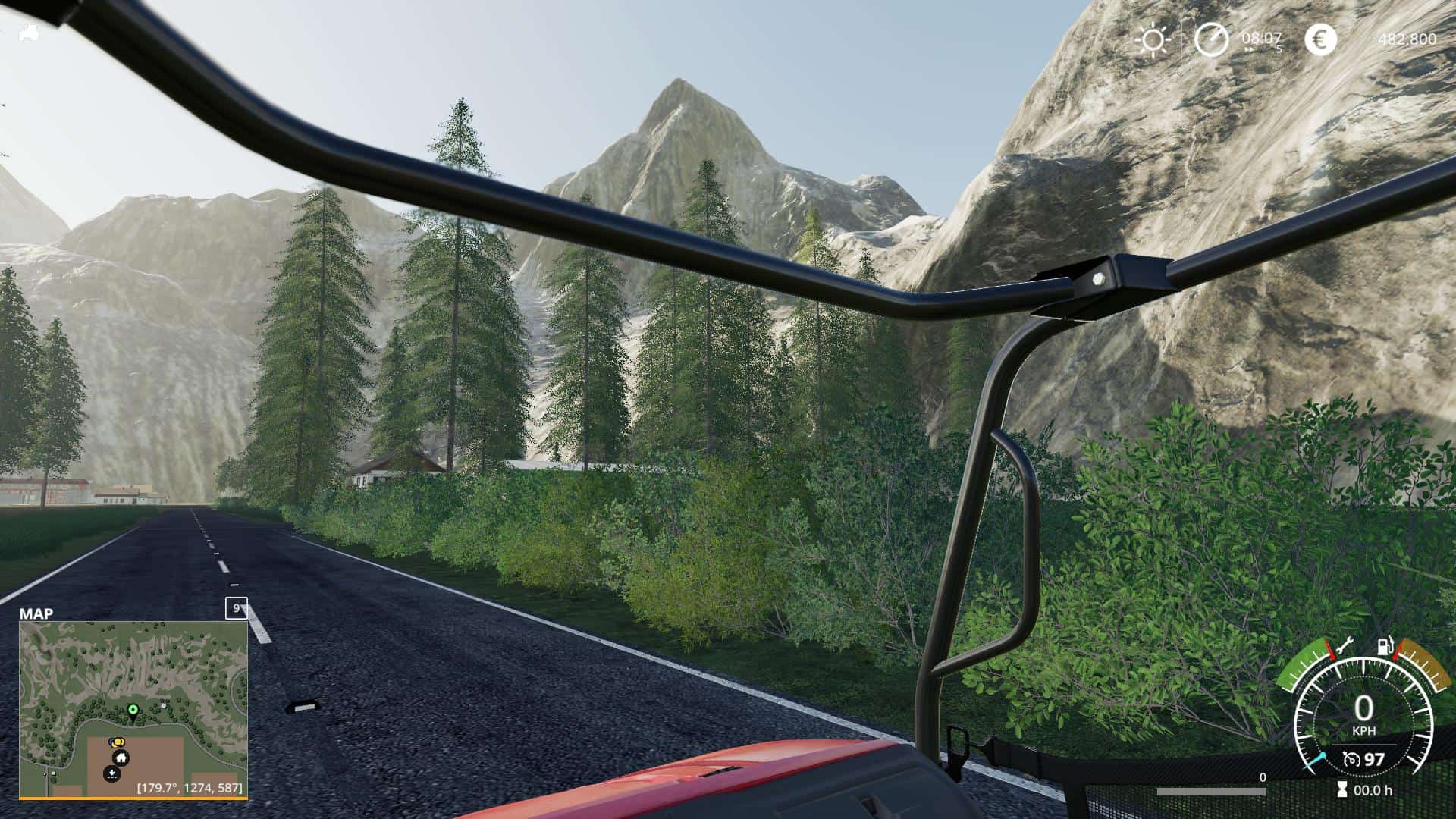
Task: Click the hourglass operating hours icon
Action: [x=1342, y=790]
